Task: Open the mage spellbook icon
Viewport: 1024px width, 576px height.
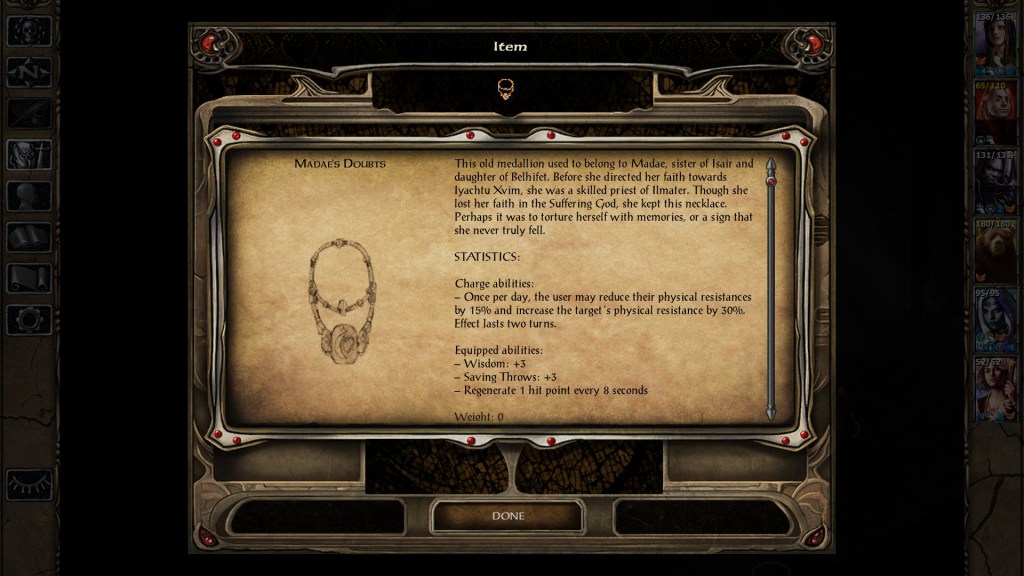Action: coord(28,237)
